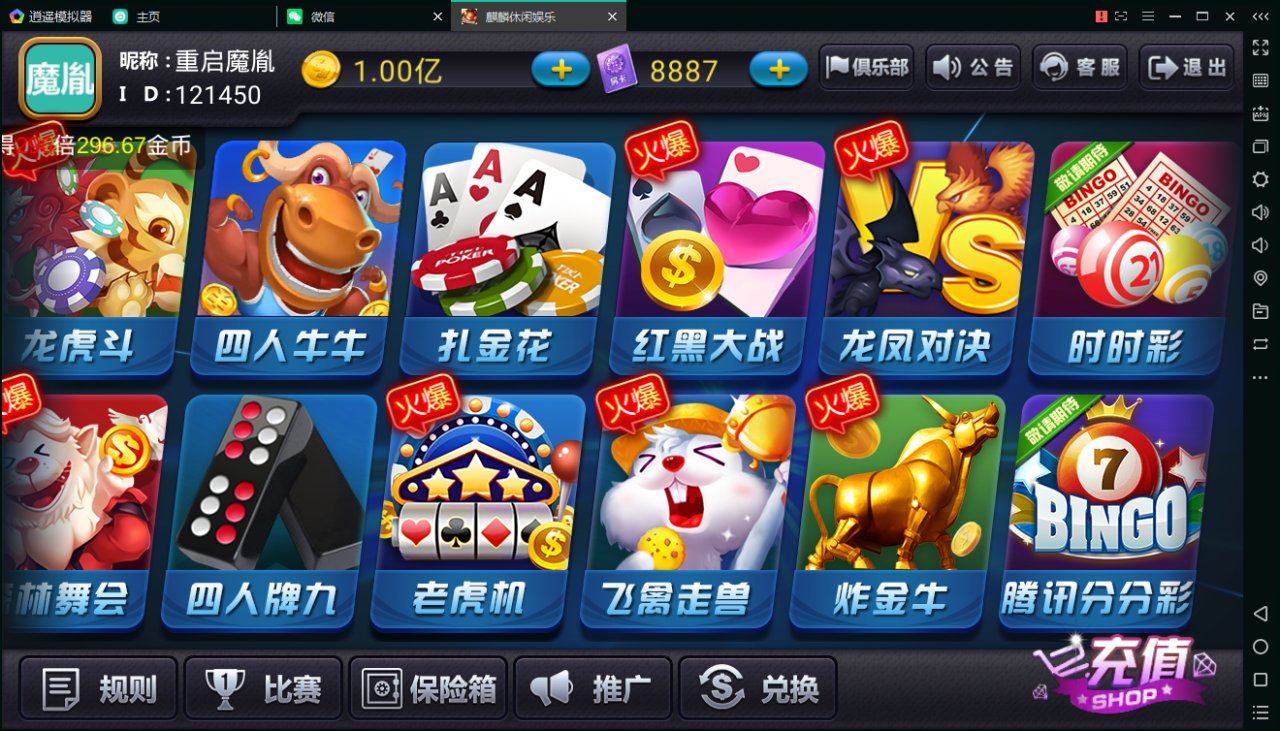This screenshot has height=731, width=1280.
Task: Open the 兑换 exchange icon
Action: coord(757,687)
